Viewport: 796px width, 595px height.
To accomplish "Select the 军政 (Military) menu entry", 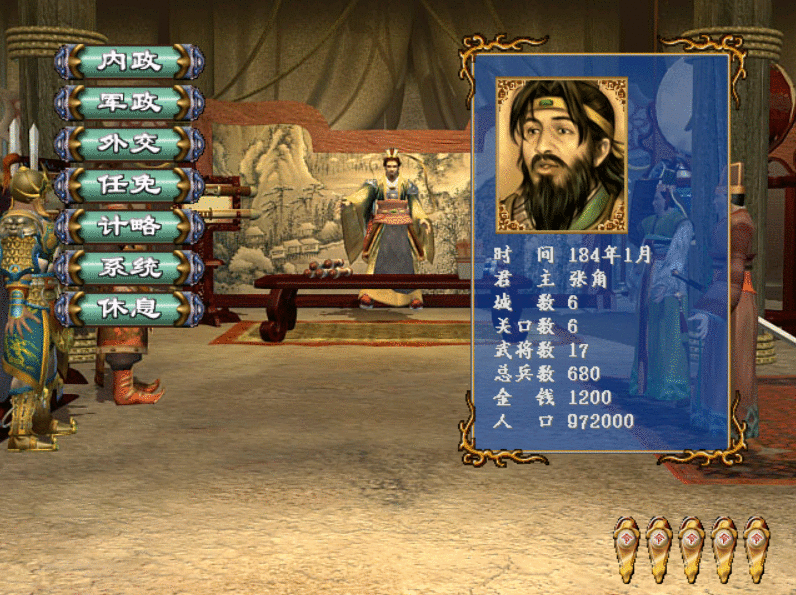I will tap(129, 102).
